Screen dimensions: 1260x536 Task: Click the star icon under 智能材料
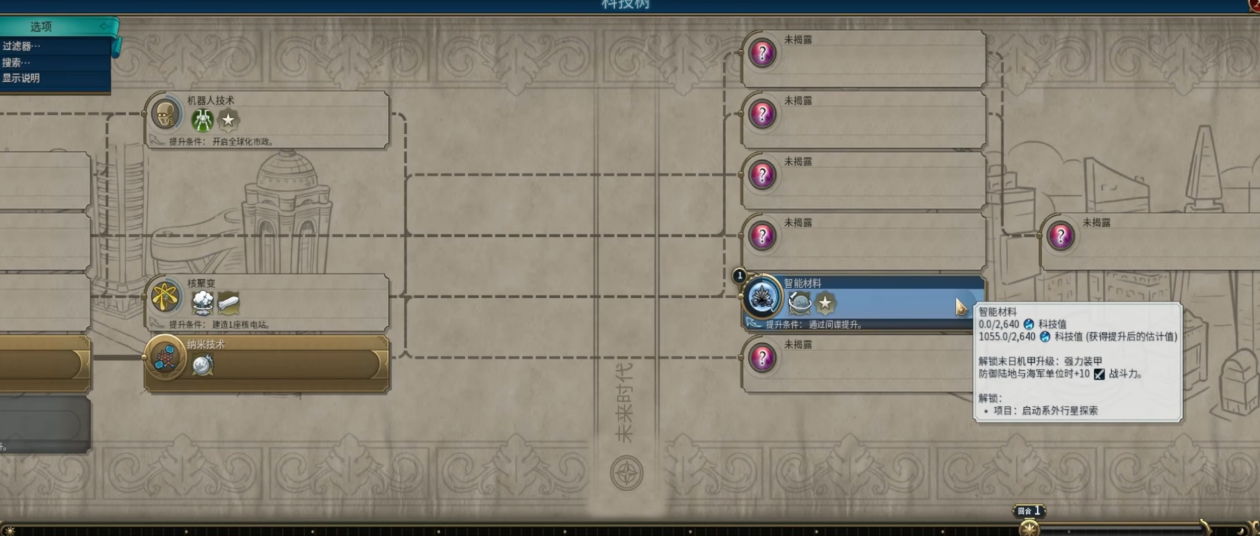pyautogui.click(x=825, y=303)
